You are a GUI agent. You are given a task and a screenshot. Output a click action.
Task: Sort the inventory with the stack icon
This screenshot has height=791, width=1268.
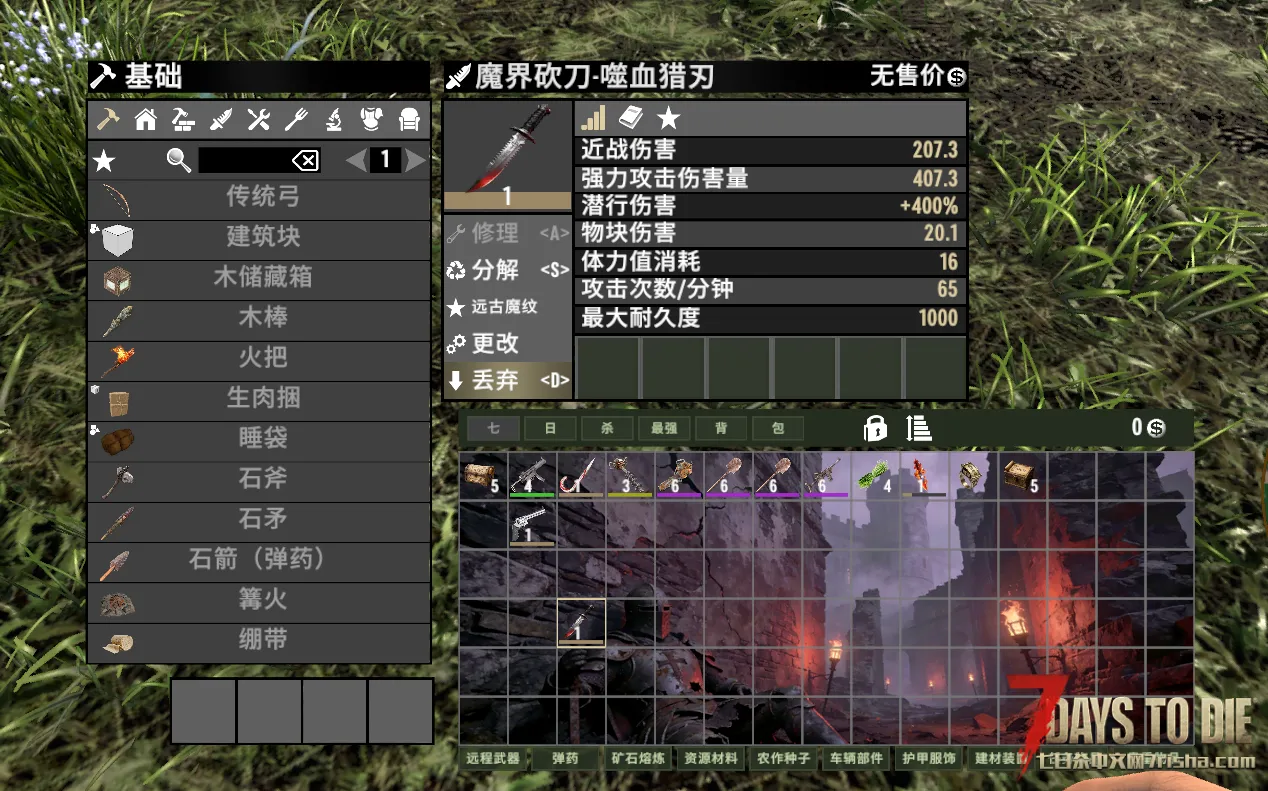919,428
